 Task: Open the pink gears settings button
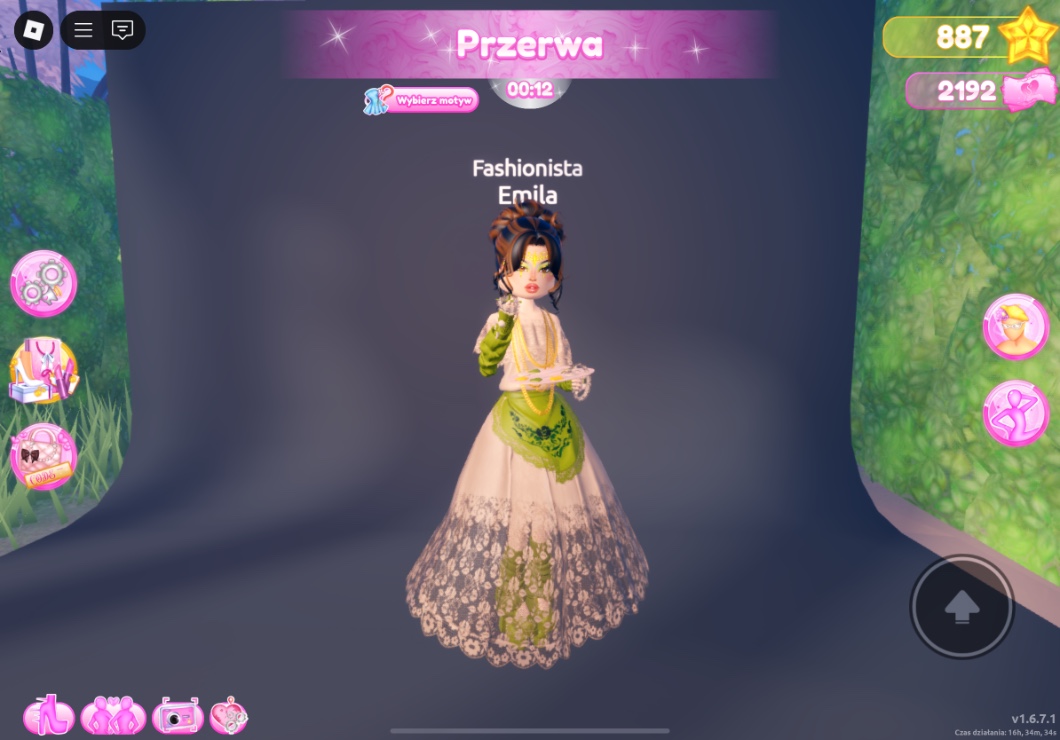pyautogui.click(x=44, y=283)
